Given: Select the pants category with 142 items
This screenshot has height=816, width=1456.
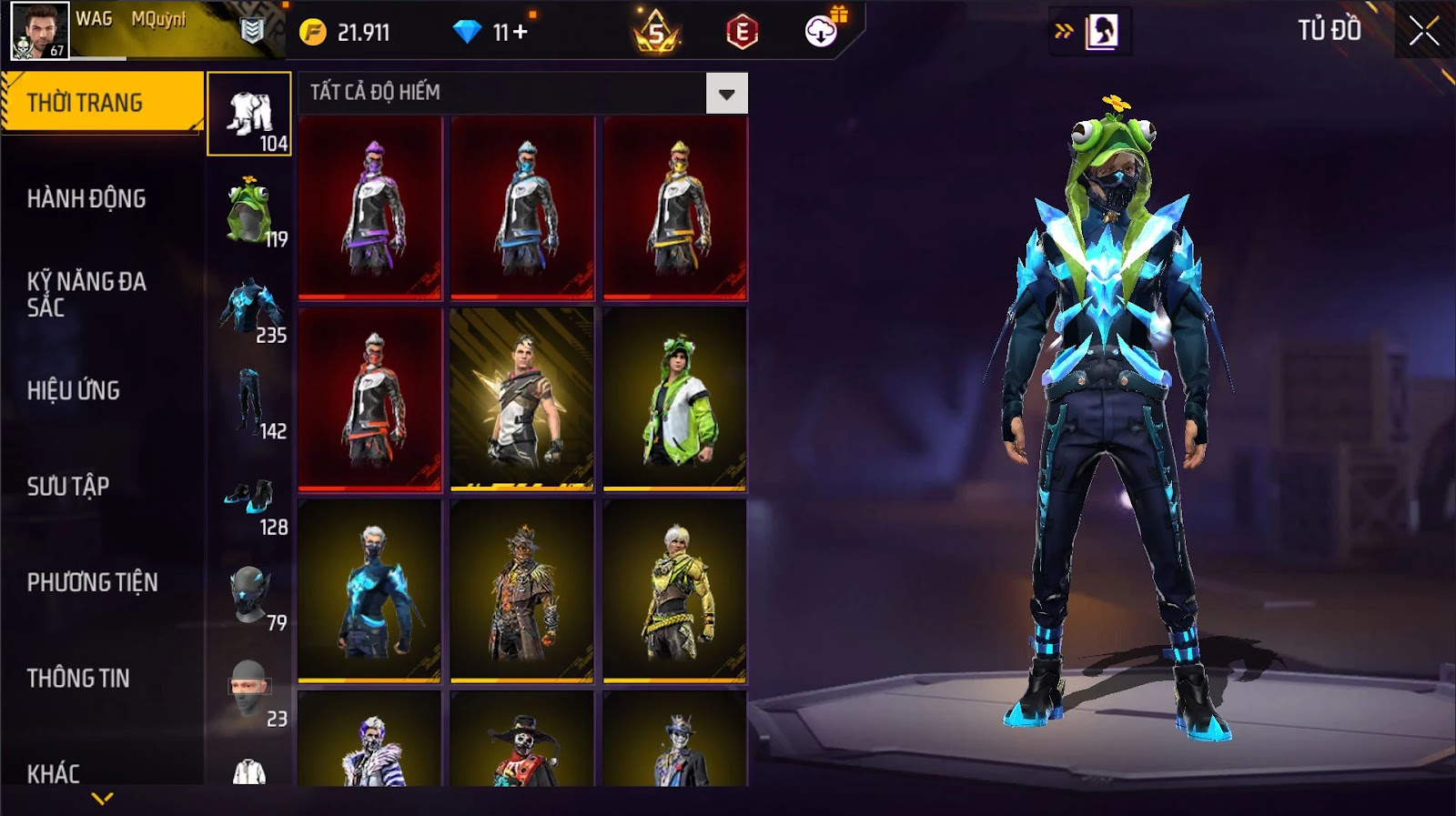Looking at the screenshot, I should (x=249, y=403).
